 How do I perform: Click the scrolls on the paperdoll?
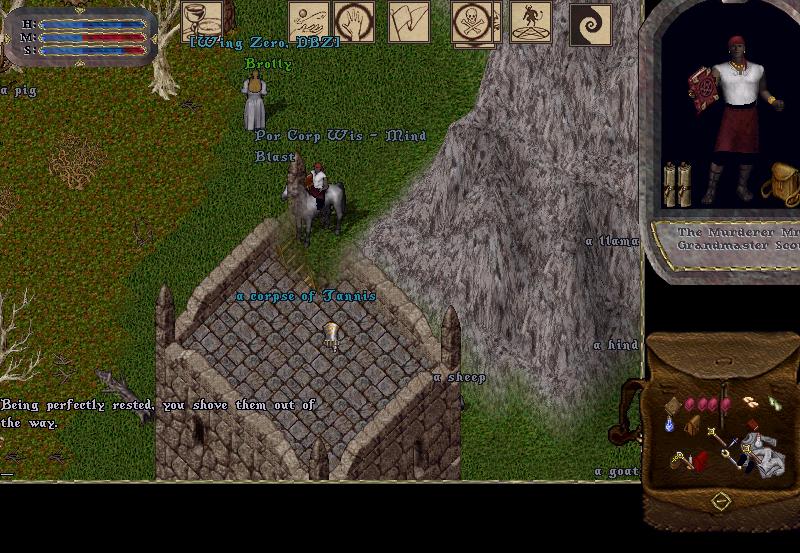coord(677,184)
